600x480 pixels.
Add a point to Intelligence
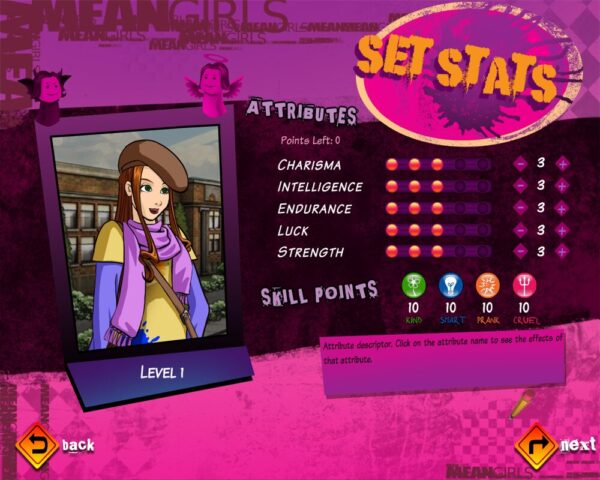pos(562,186)
